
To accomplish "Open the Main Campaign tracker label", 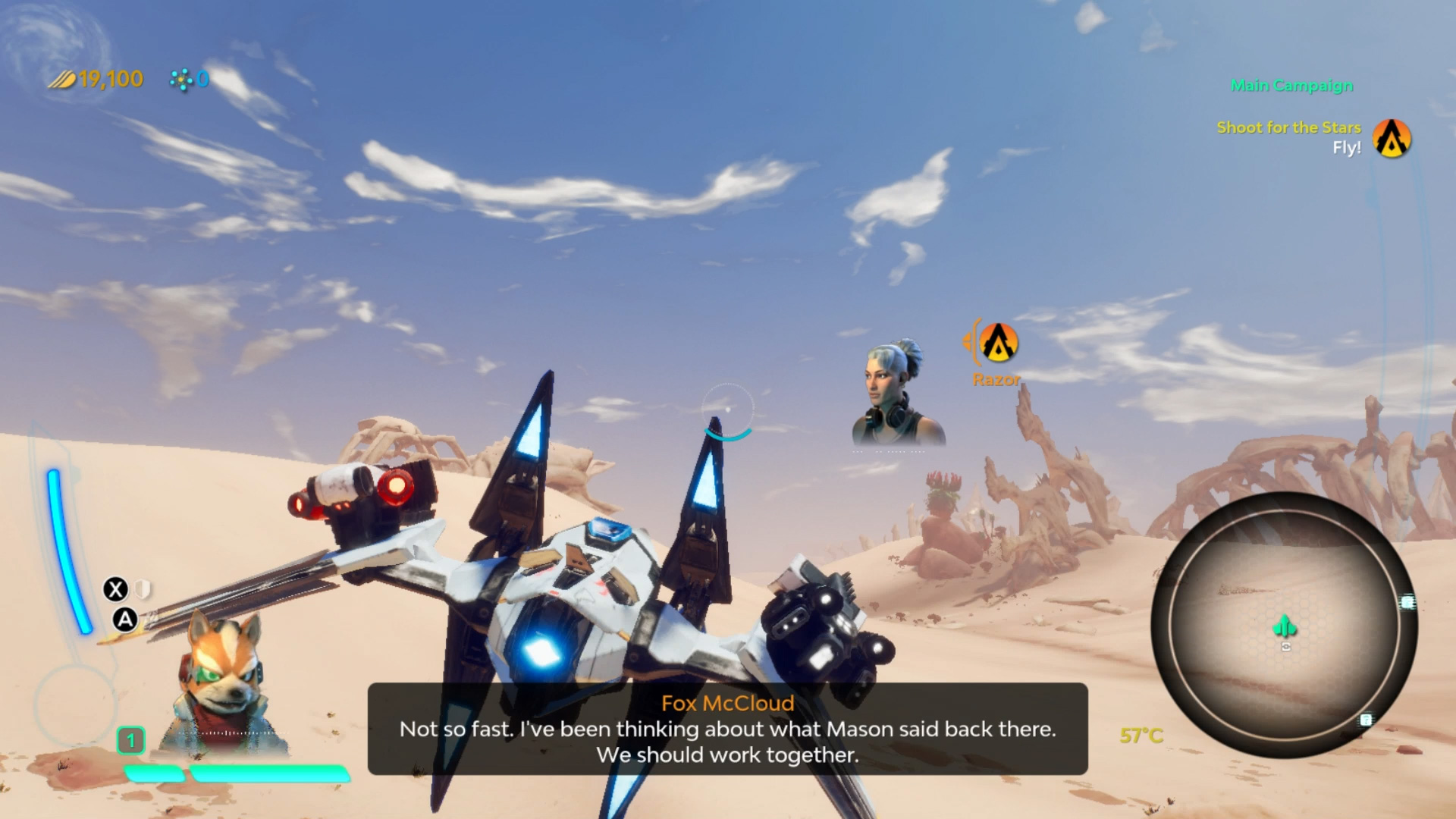I will click(x=1291, y=86).
